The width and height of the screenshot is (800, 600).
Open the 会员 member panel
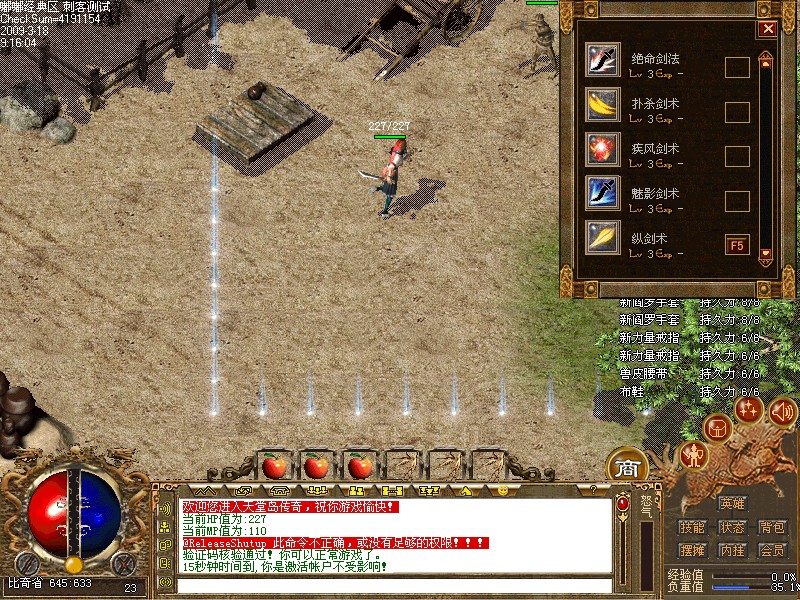click(772, 551)
